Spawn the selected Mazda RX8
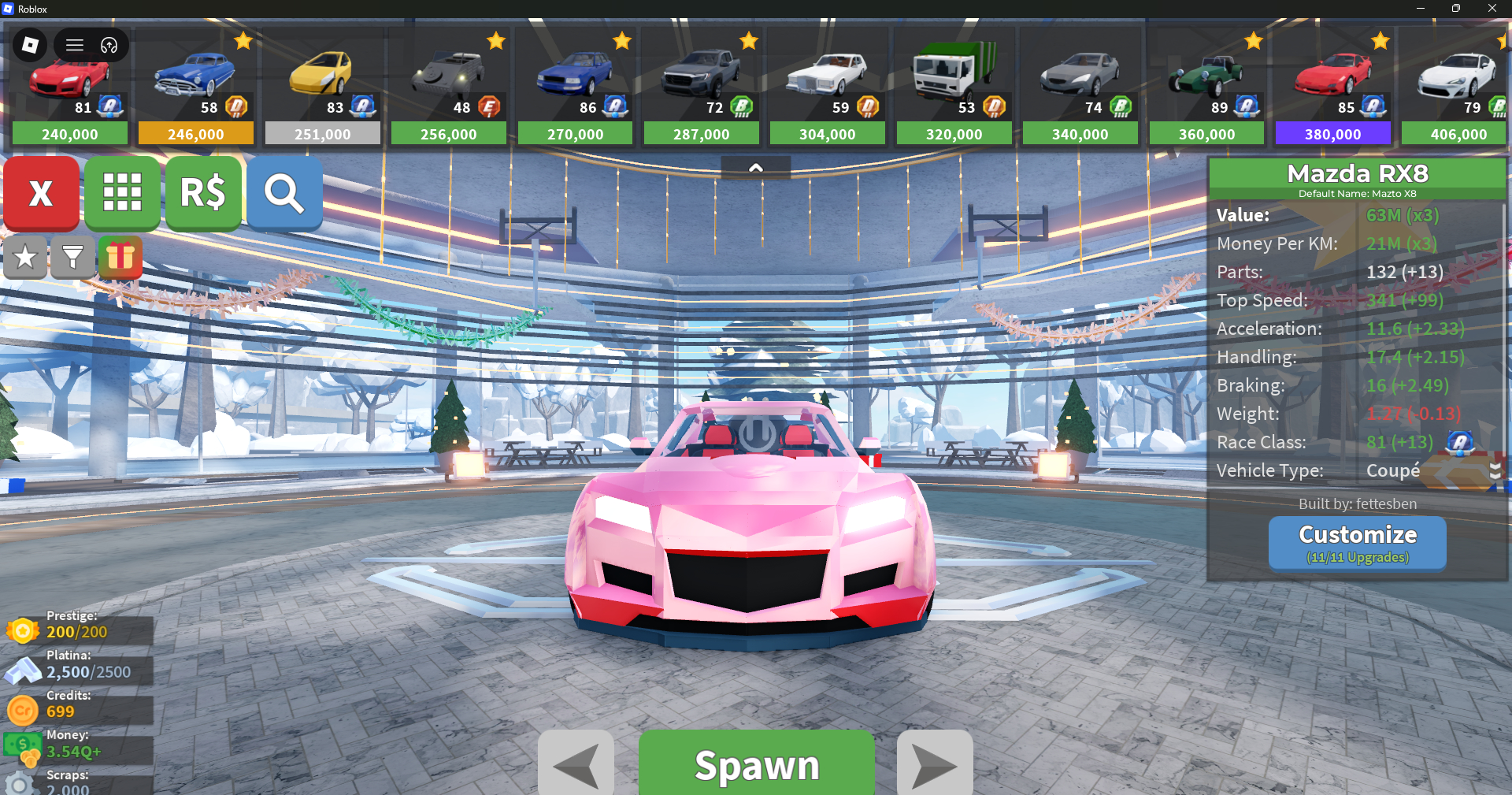1512x795 pixels. [x=756, y=764]
